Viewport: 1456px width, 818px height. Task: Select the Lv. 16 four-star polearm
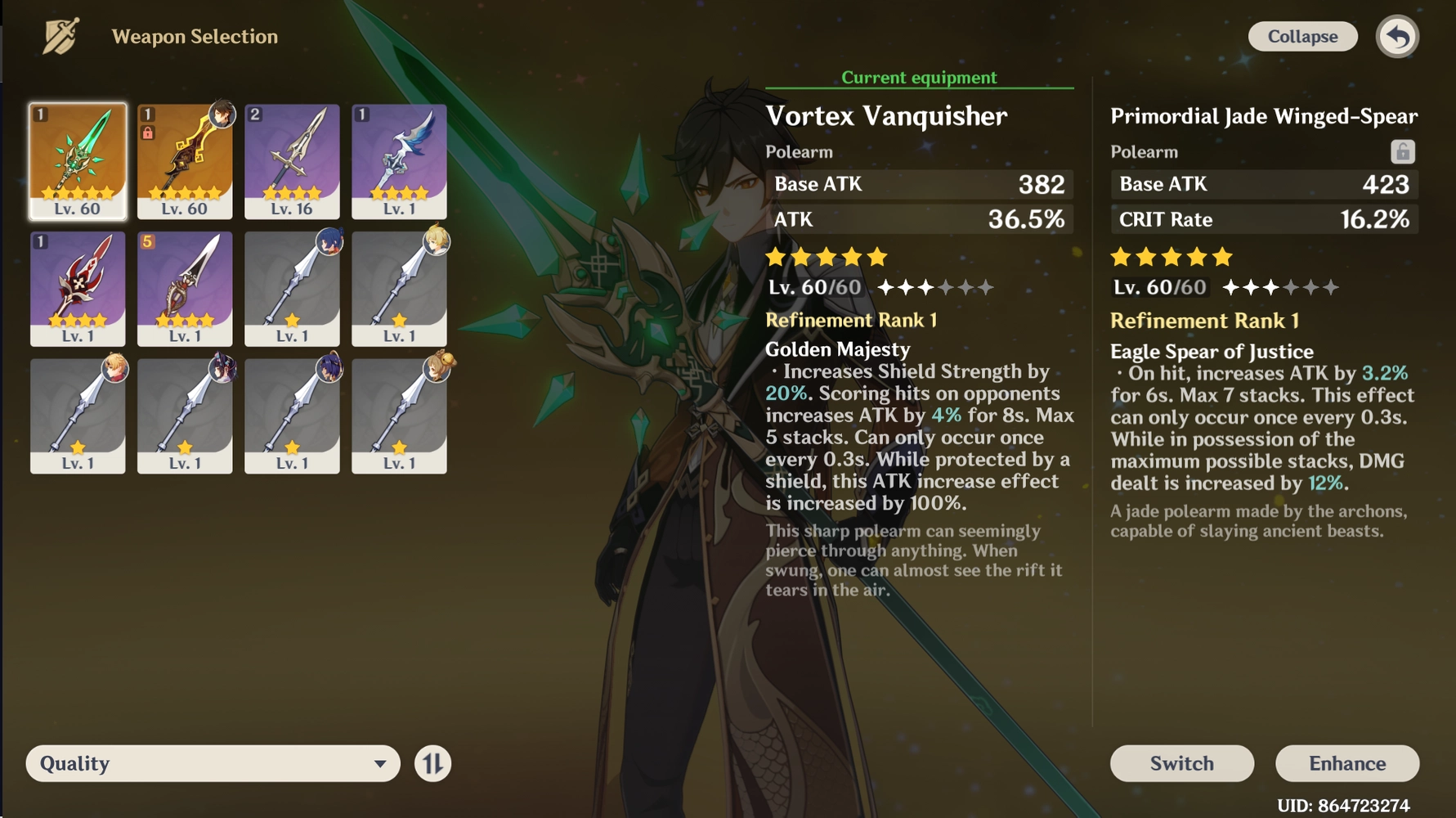pyautogui.click(x=292, y=160)
